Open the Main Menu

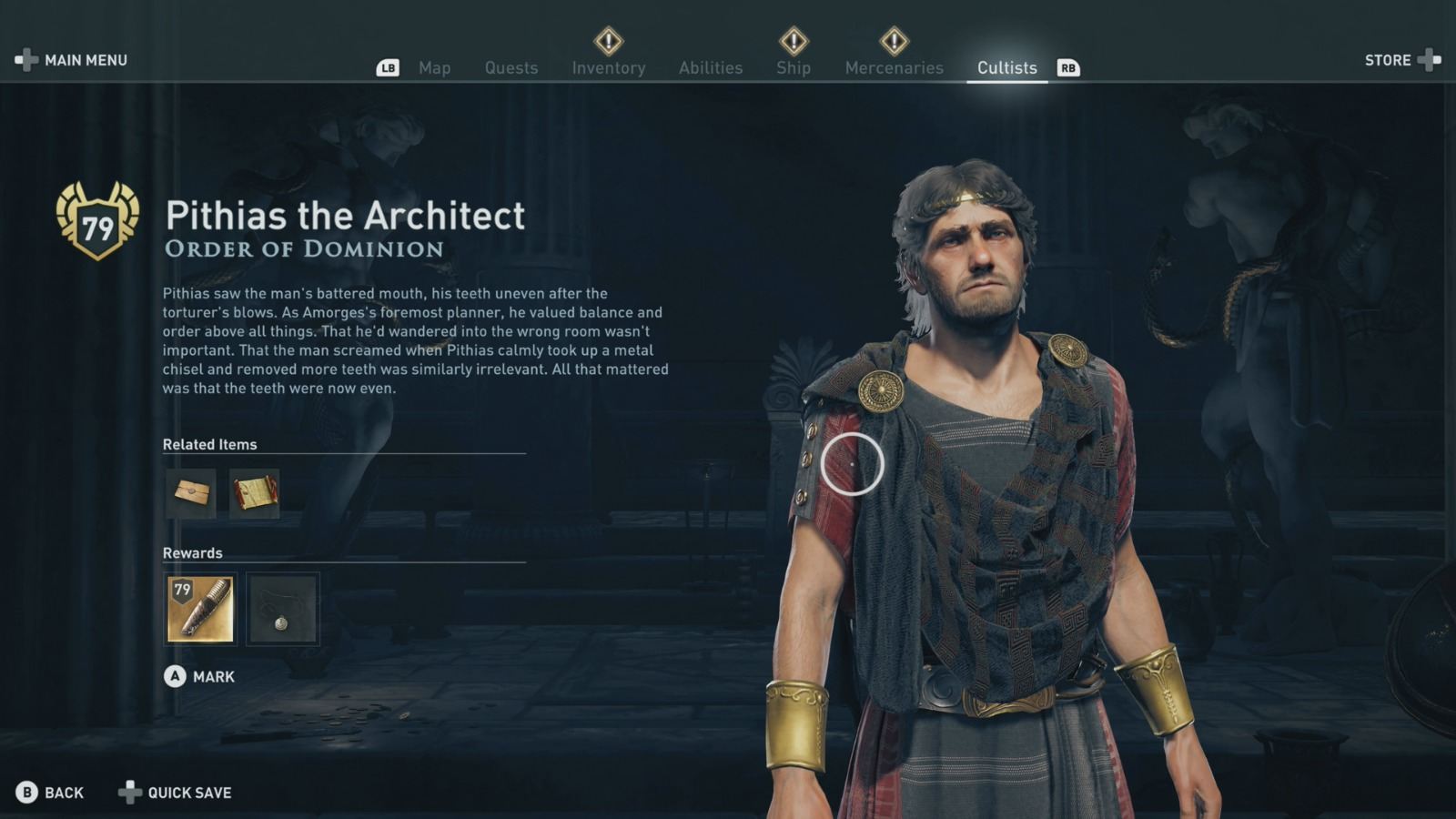pos(72,60)
